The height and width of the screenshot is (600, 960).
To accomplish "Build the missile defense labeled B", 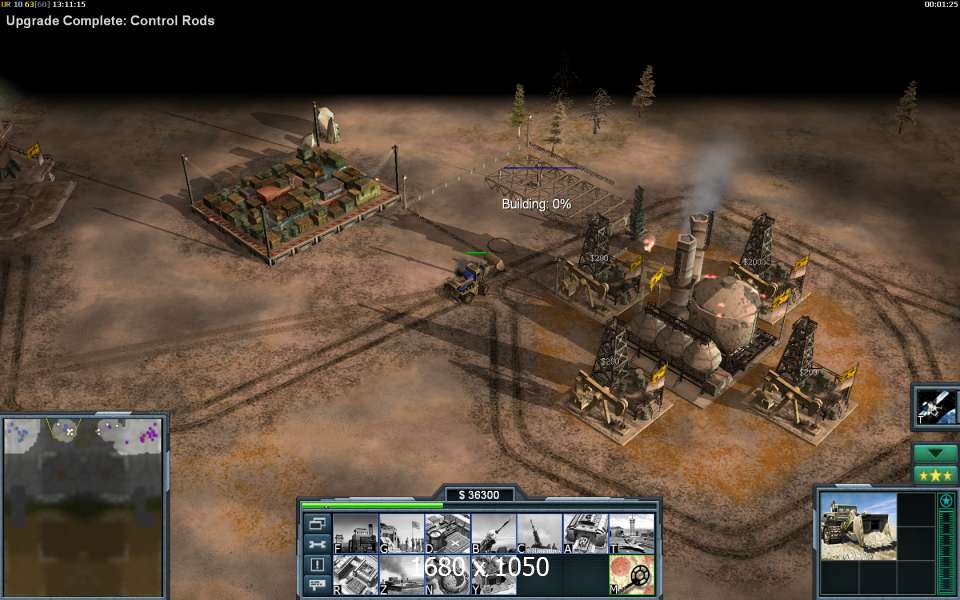I will coord(493,533).
